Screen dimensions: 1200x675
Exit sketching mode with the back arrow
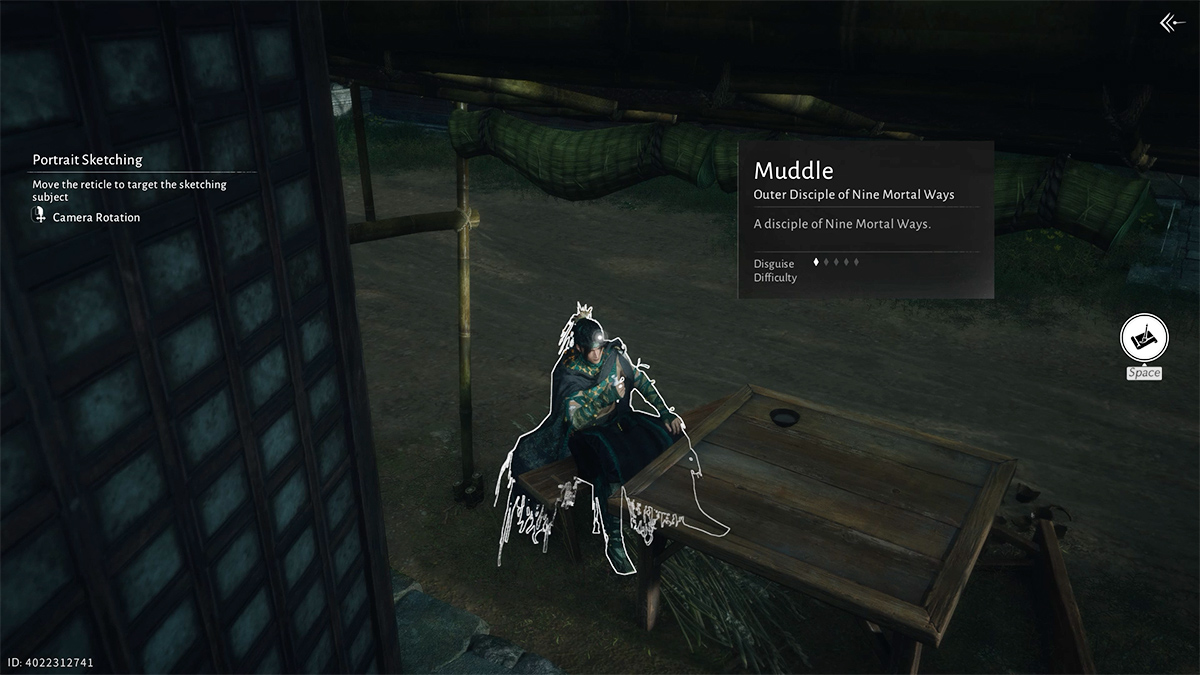coord(1171,23)
